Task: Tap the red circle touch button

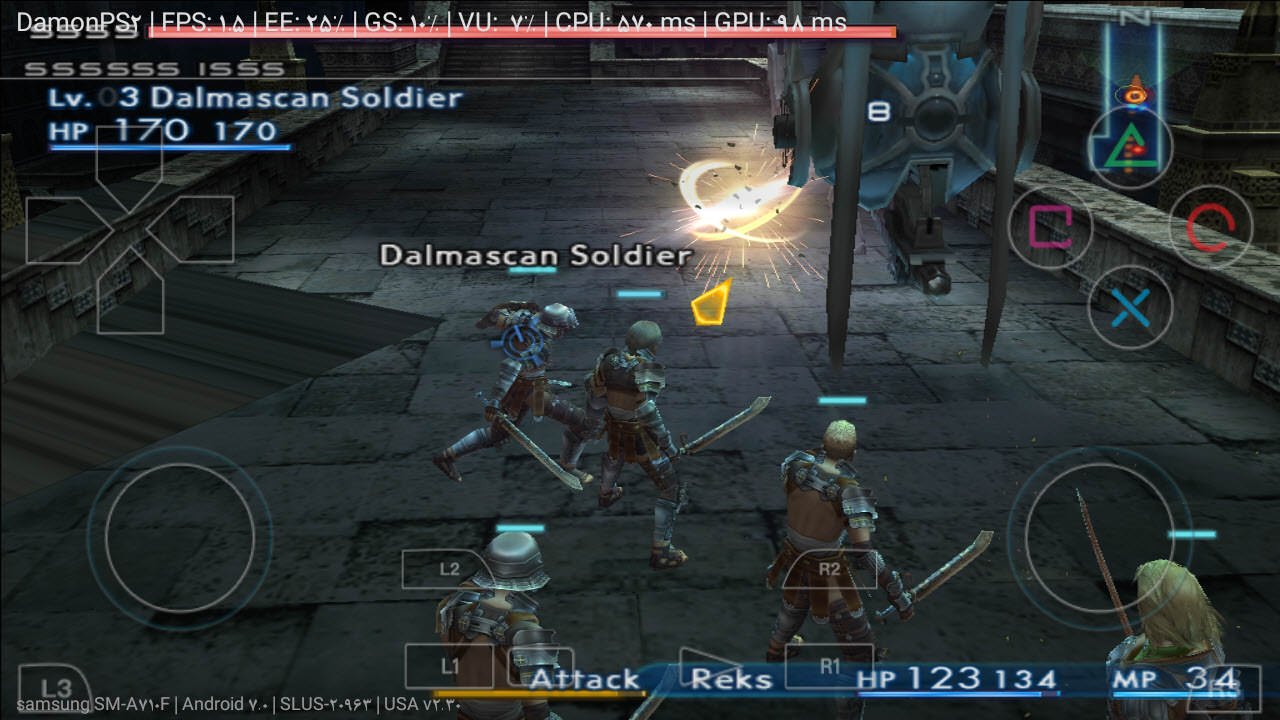Action: coord(1210,227)
